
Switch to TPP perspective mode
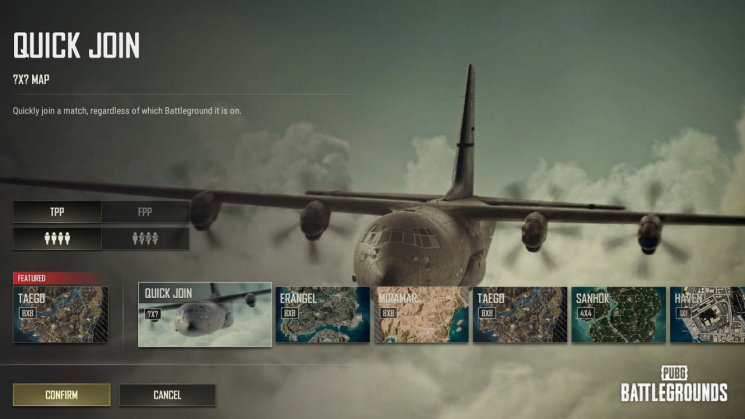coord(57,212)
